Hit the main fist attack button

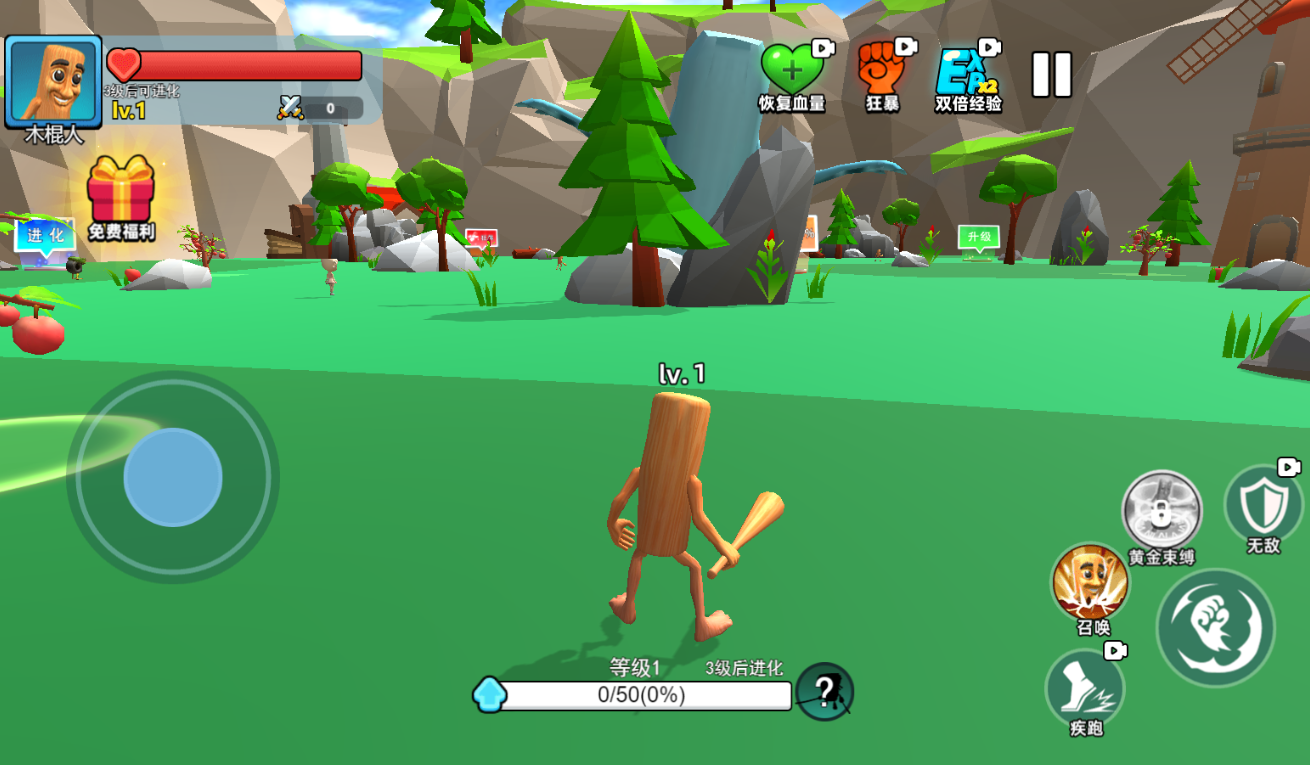point(1215,627)
